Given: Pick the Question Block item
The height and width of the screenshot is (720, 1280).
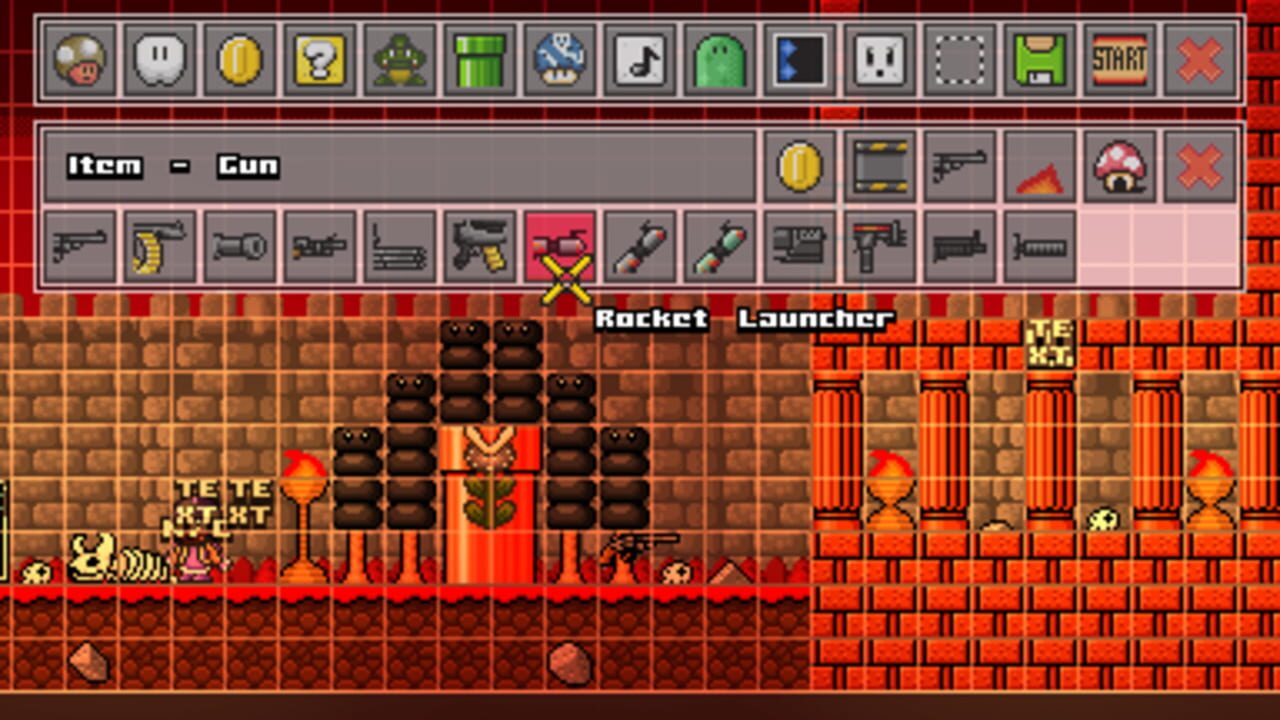Looking at the screenshot, I should (x=318, y=62).
